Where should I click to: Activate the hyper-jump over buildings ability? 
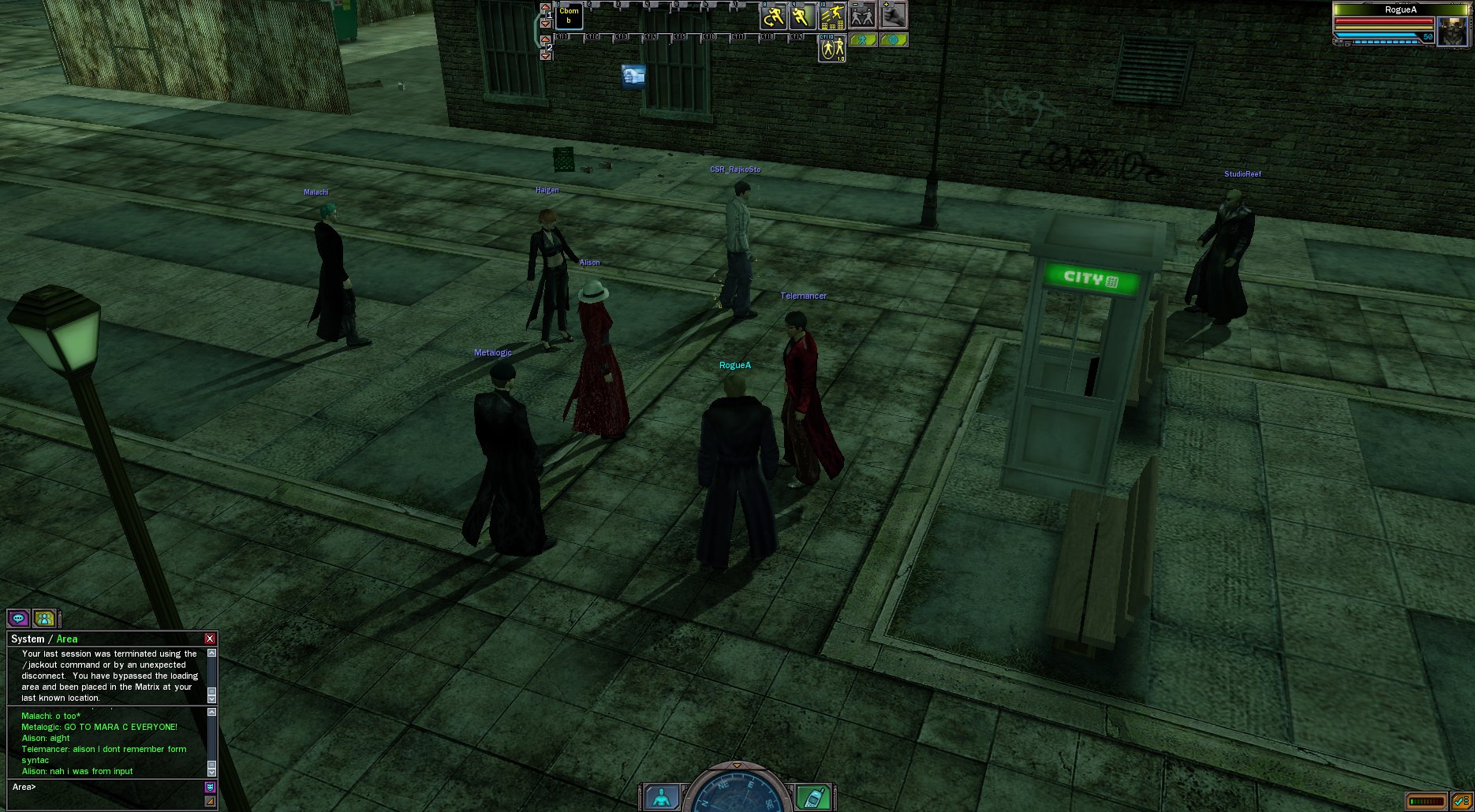tap(832, 17)
